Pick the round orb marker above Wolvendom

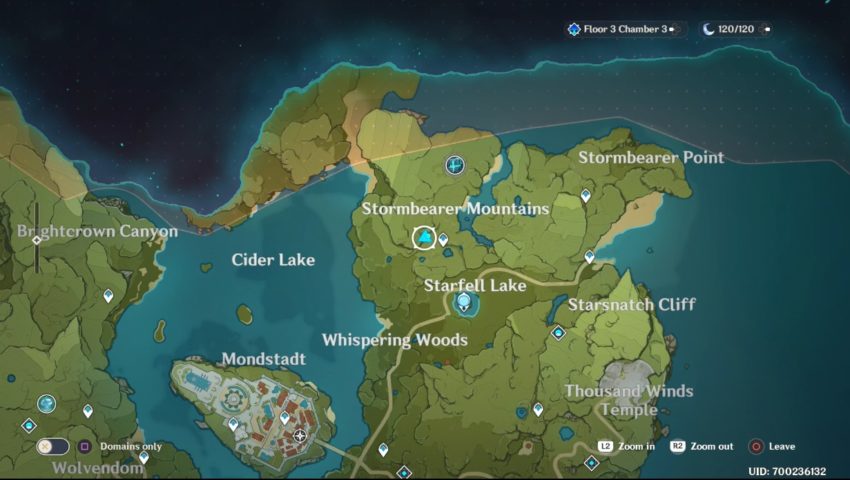pos(46,403)
